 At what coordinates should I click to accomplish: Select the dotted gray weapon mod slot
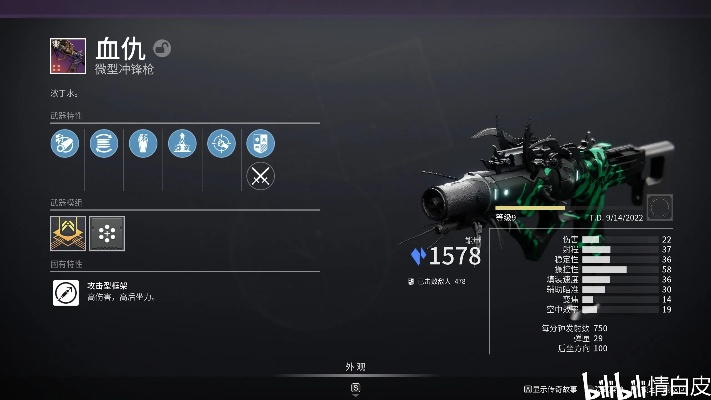point(104,233)
